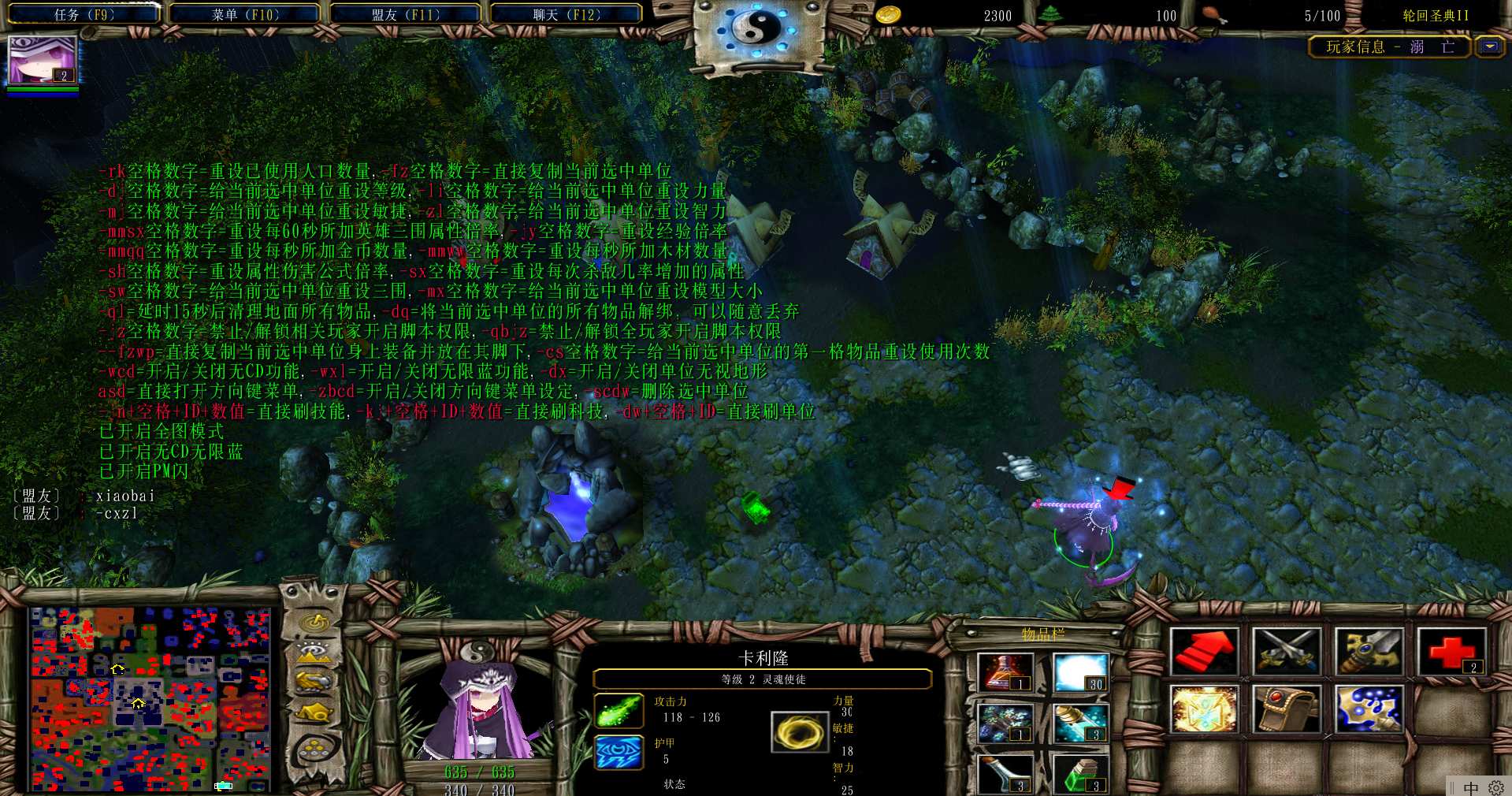This screenshot has width=1512, height=796.
Task: Toggle minimap terrain display button
Action: [x=315, y=653]
